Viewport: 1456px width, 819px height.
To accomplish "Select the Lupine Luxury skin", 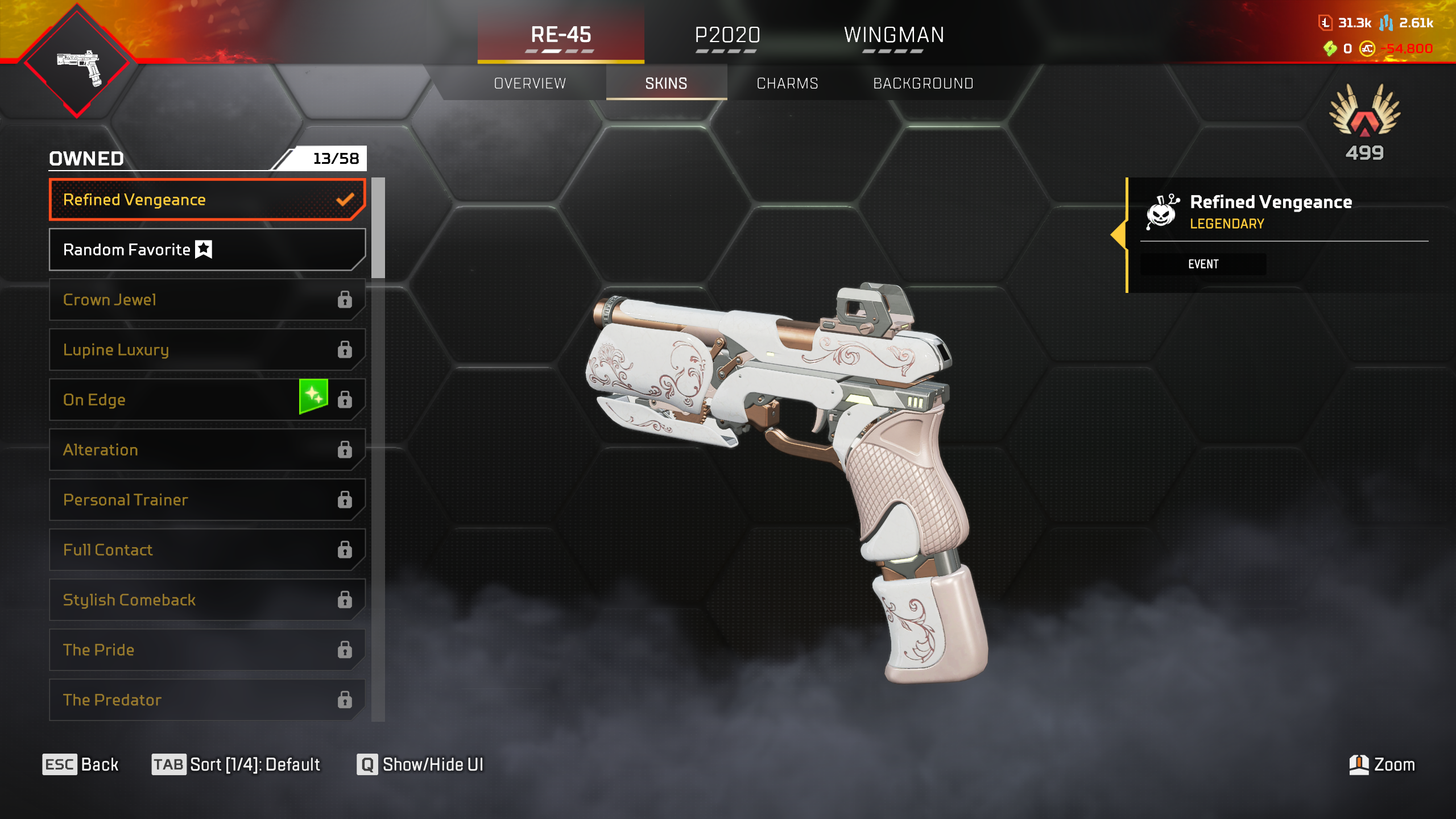I will [207, 350].
